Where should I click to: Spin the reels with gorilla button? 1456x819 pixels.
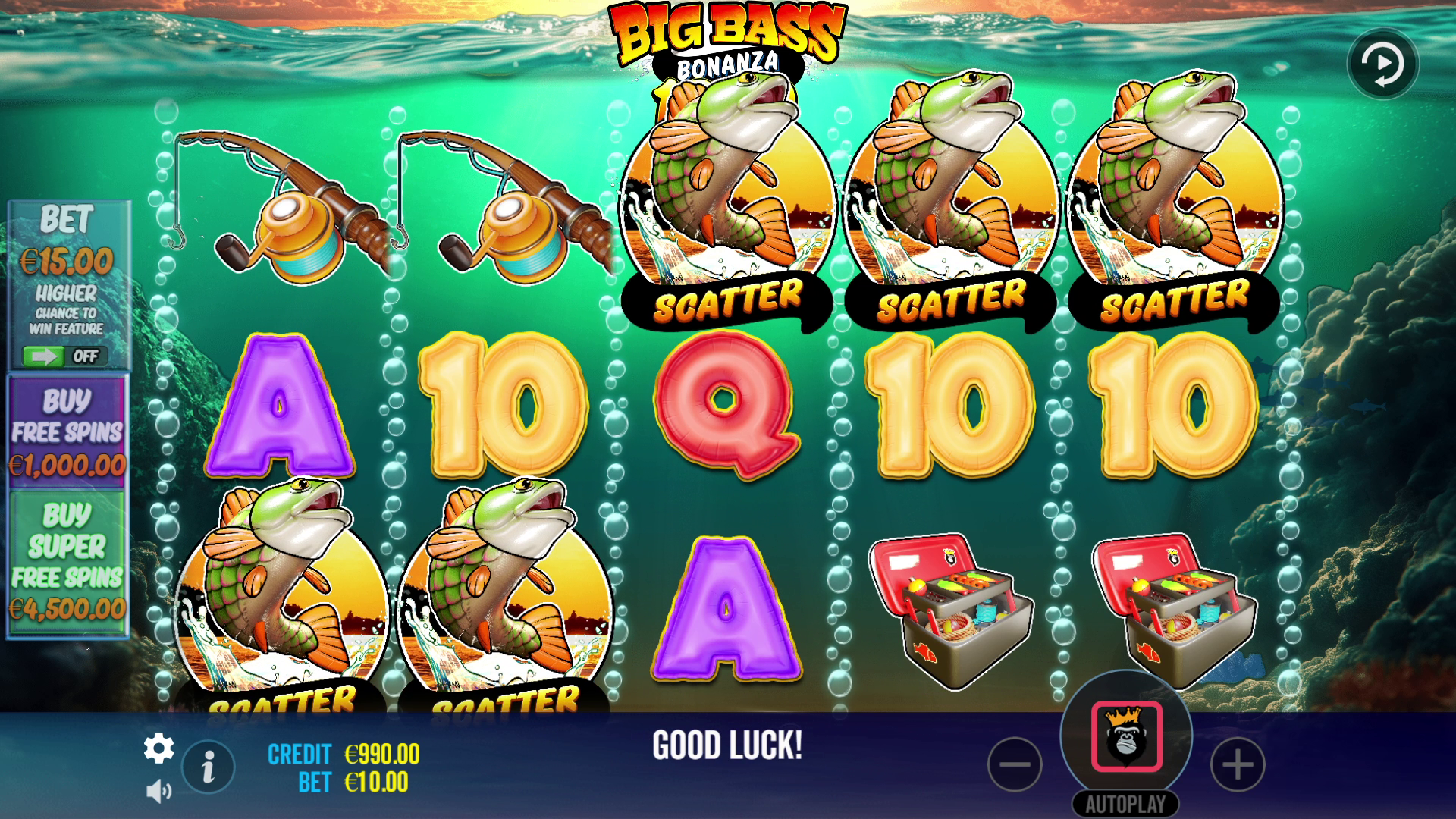[1126, 736]
